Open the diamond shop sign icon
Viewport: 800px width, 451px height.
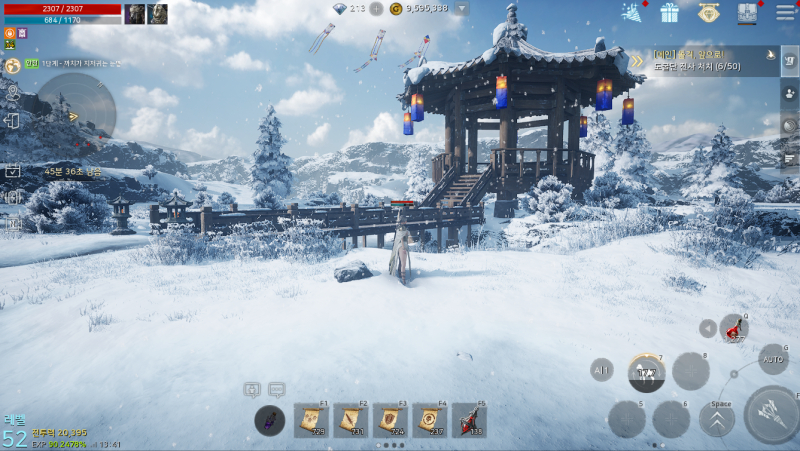[708, 13]
